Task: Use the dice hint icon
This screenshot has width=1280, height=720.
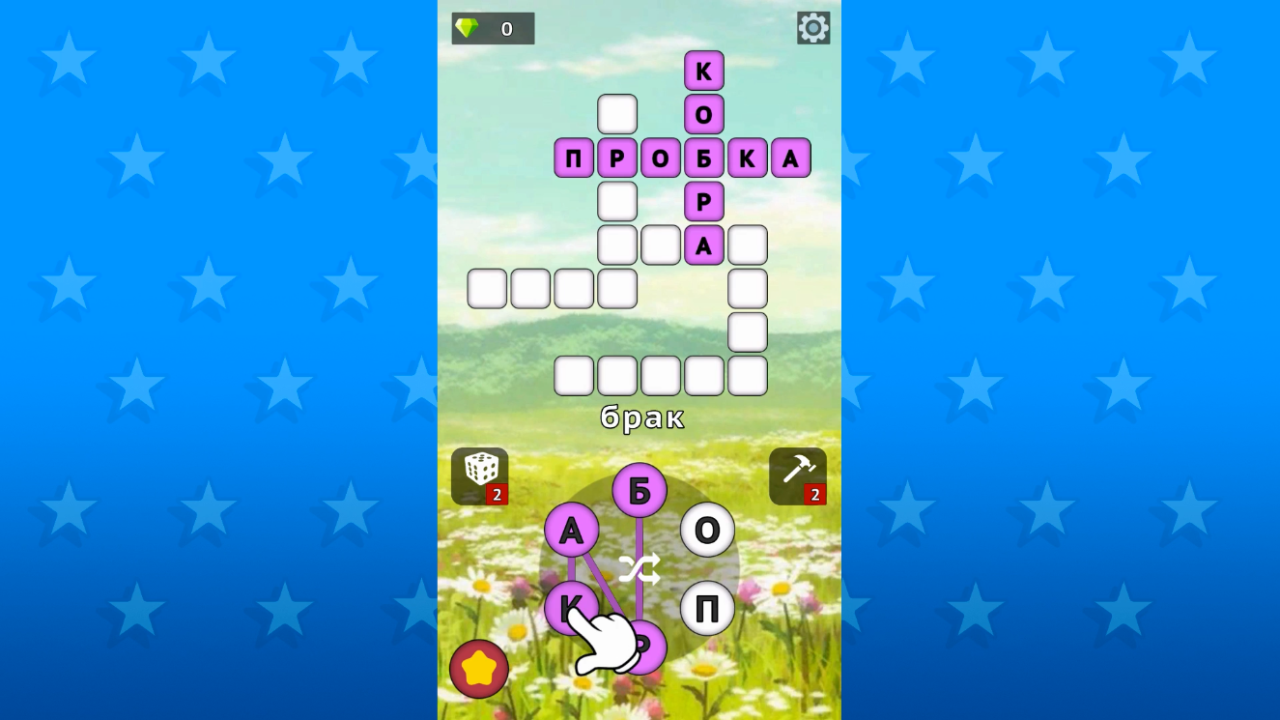Action: tap(481, 471)
